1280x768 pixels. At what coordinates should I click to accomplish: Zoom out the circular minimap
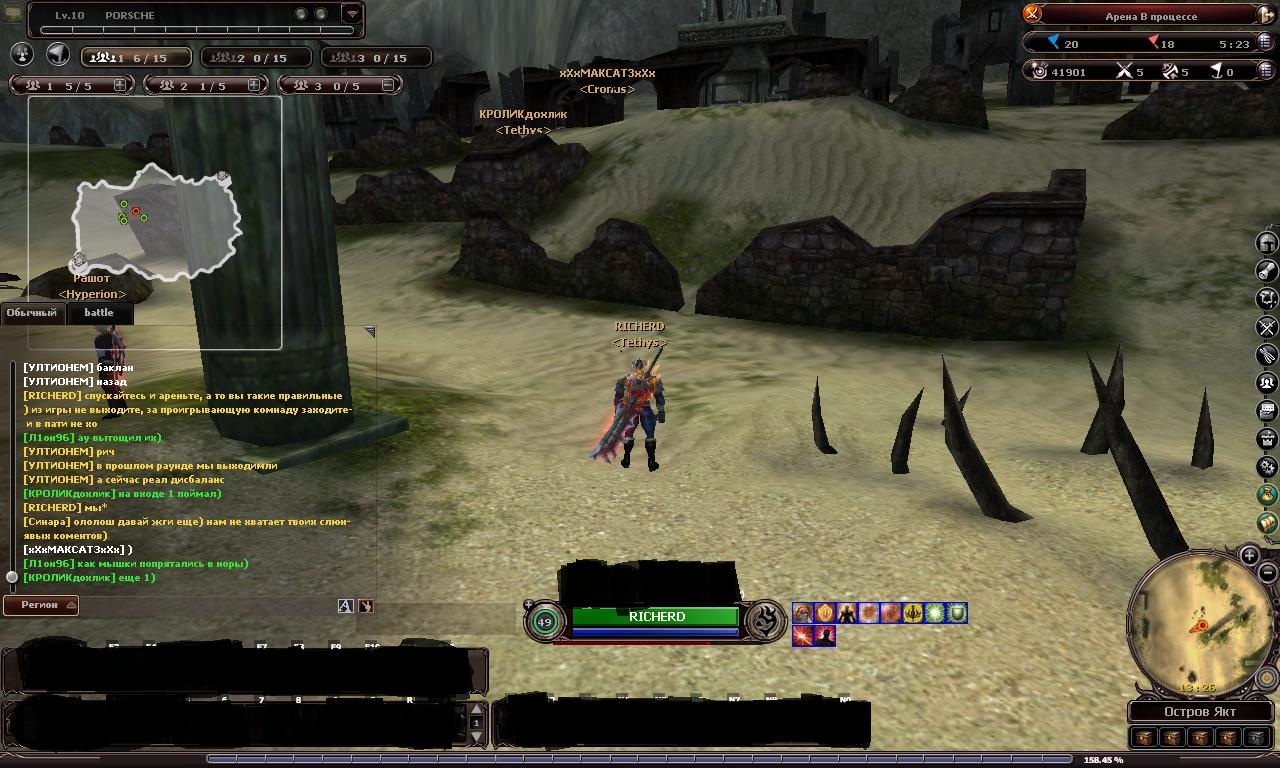pos(1267,573)
